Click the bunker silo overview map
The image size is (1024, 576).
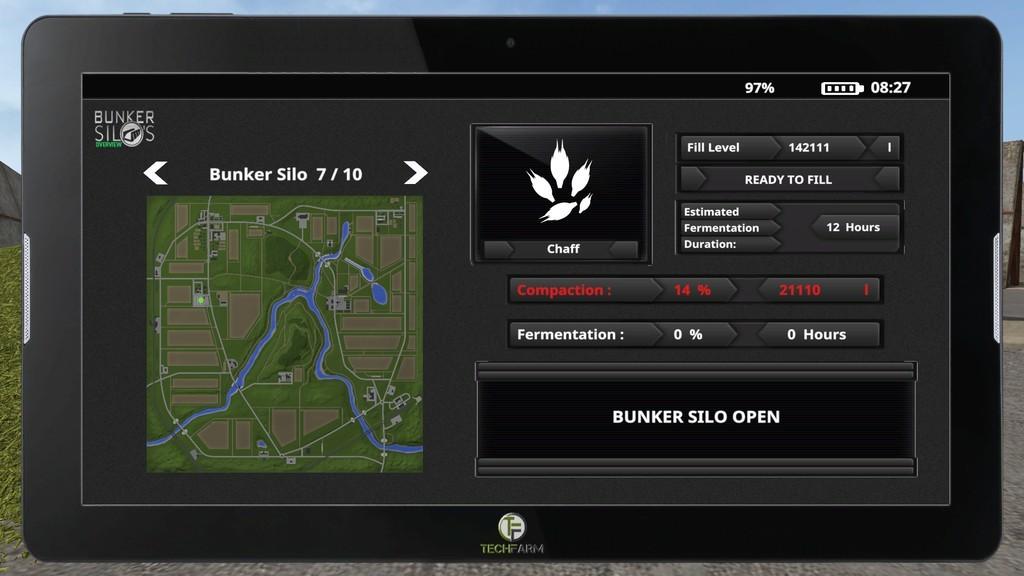click(x=285, y=334)
